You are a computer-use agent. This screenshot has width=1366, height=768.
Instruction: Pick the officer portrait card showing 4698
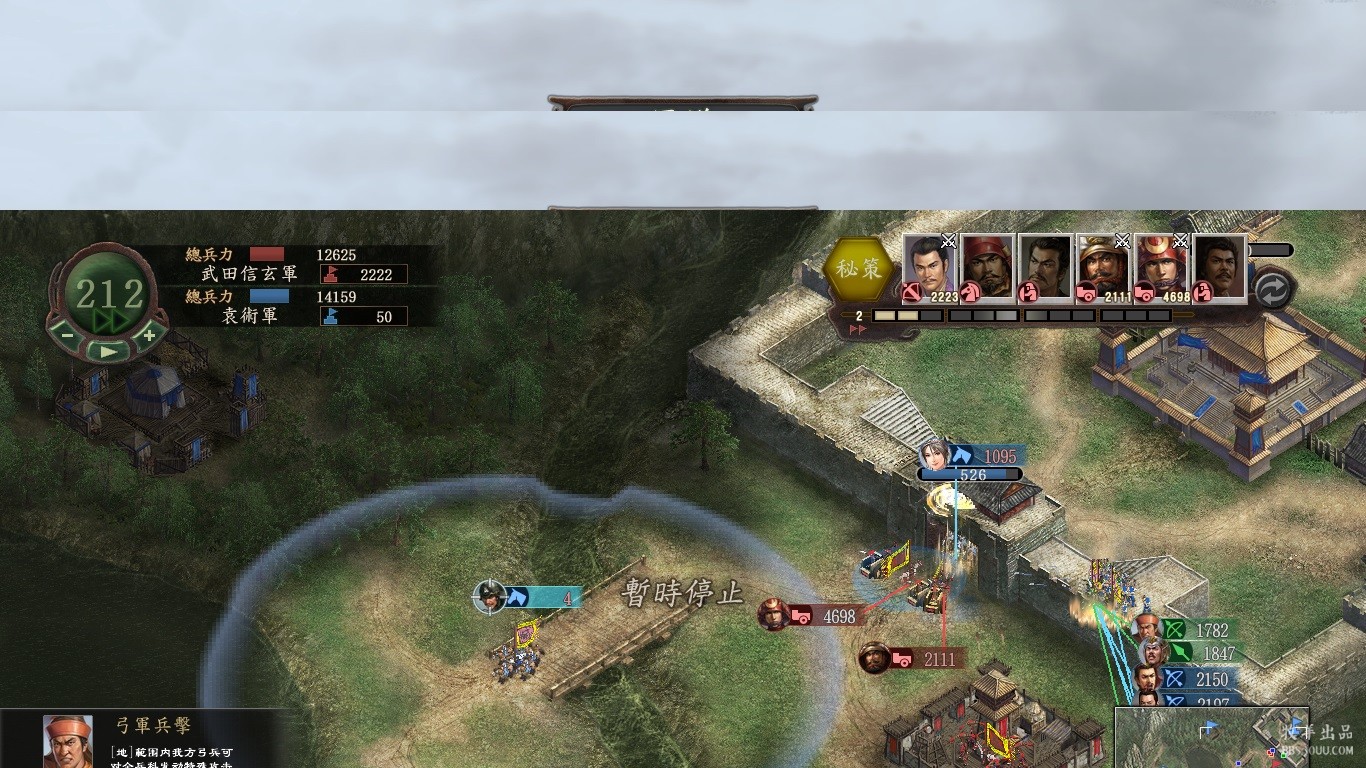point(1161,267)
